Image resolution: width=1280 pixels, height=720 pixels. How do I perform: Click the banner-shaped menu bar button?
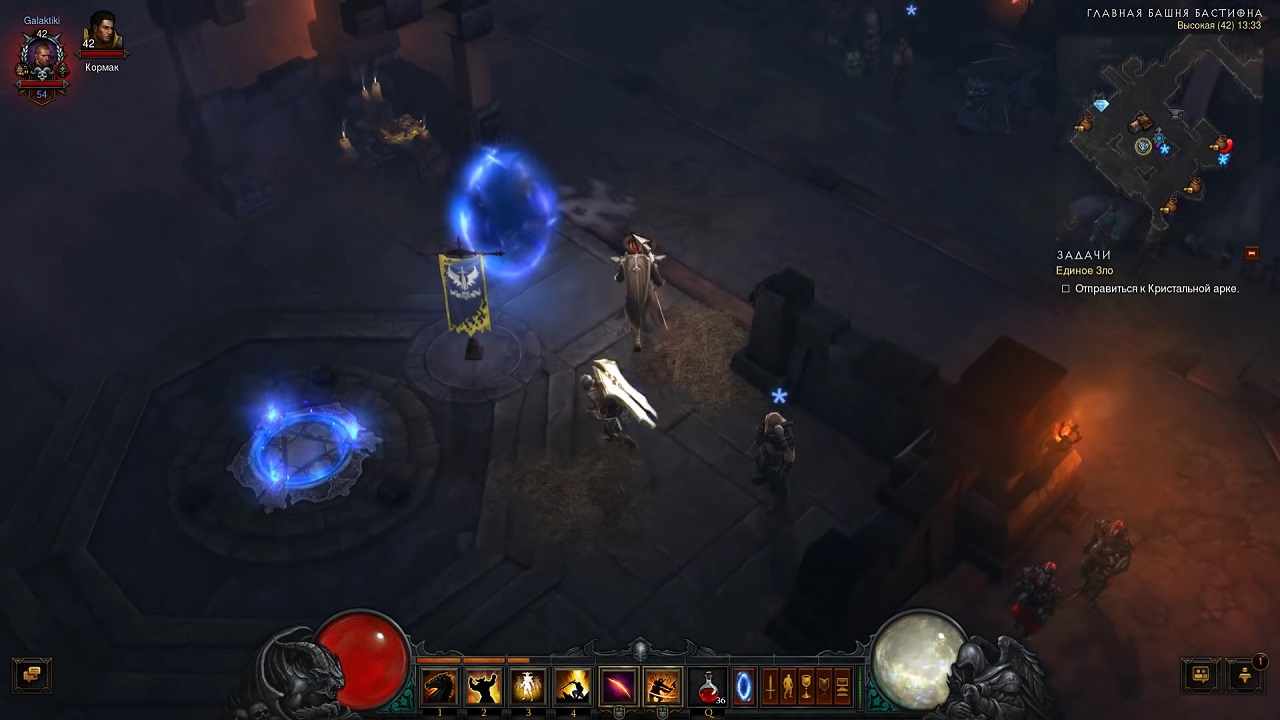coord(824,687)
